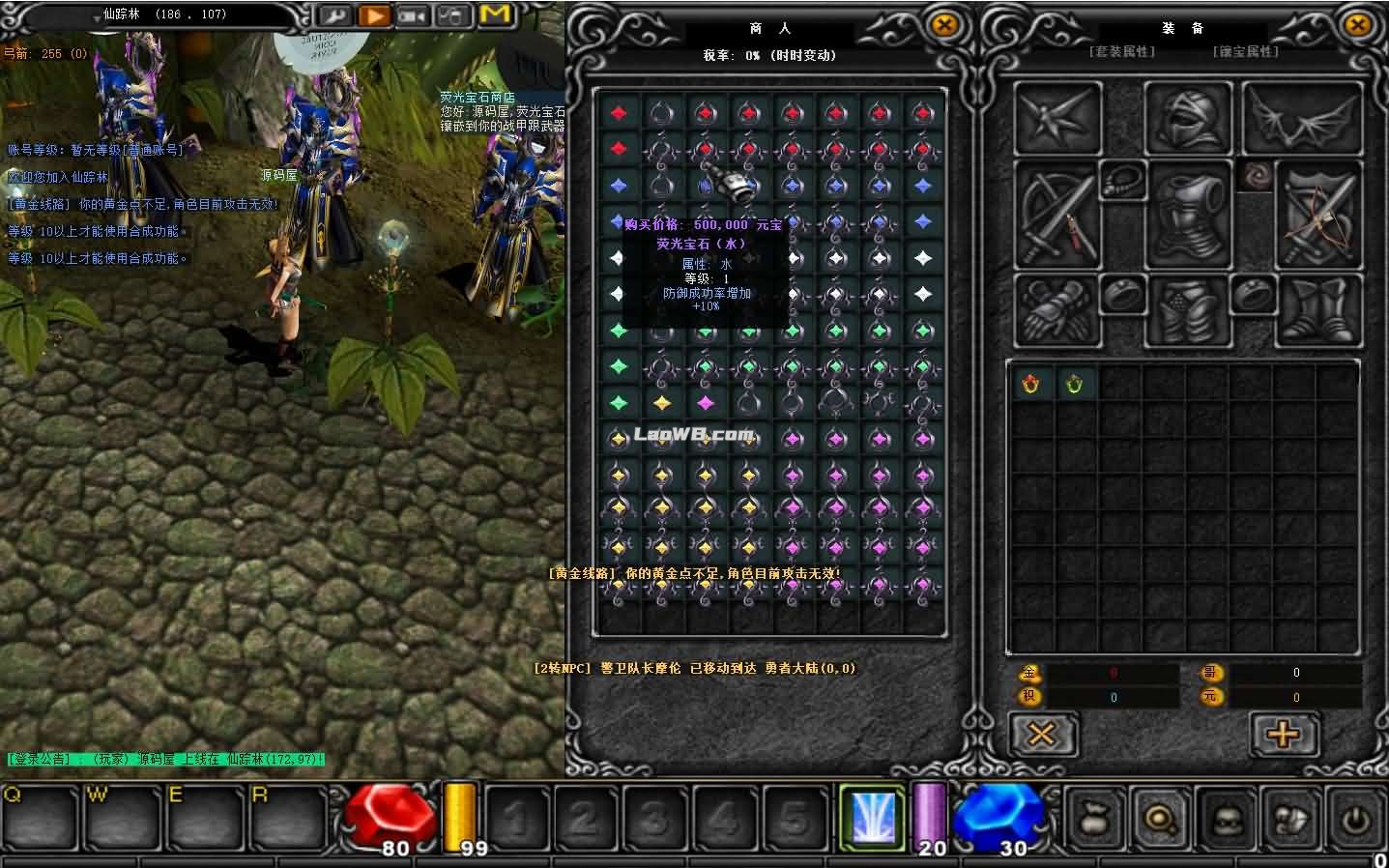This screenshot has width=1389, height=868.
Task: Click the gauntlets slot in equipment panel
Action: 1056,309
